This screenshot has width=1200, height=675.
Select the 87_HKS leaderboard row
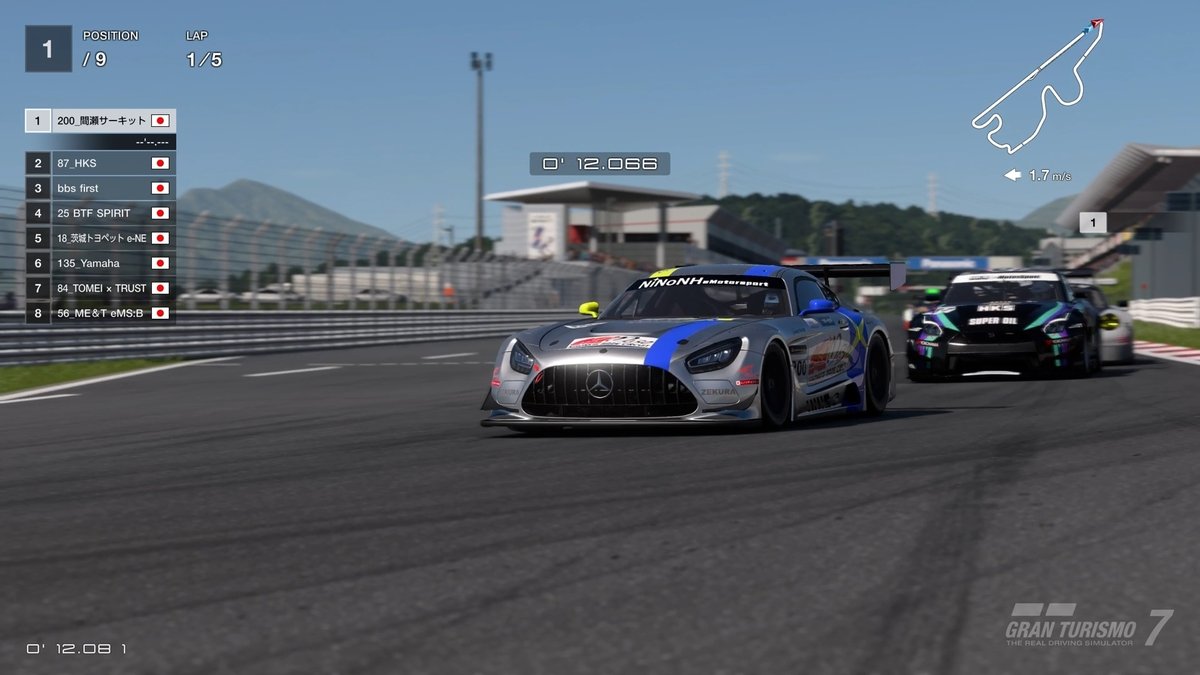[x=100, y=163]
